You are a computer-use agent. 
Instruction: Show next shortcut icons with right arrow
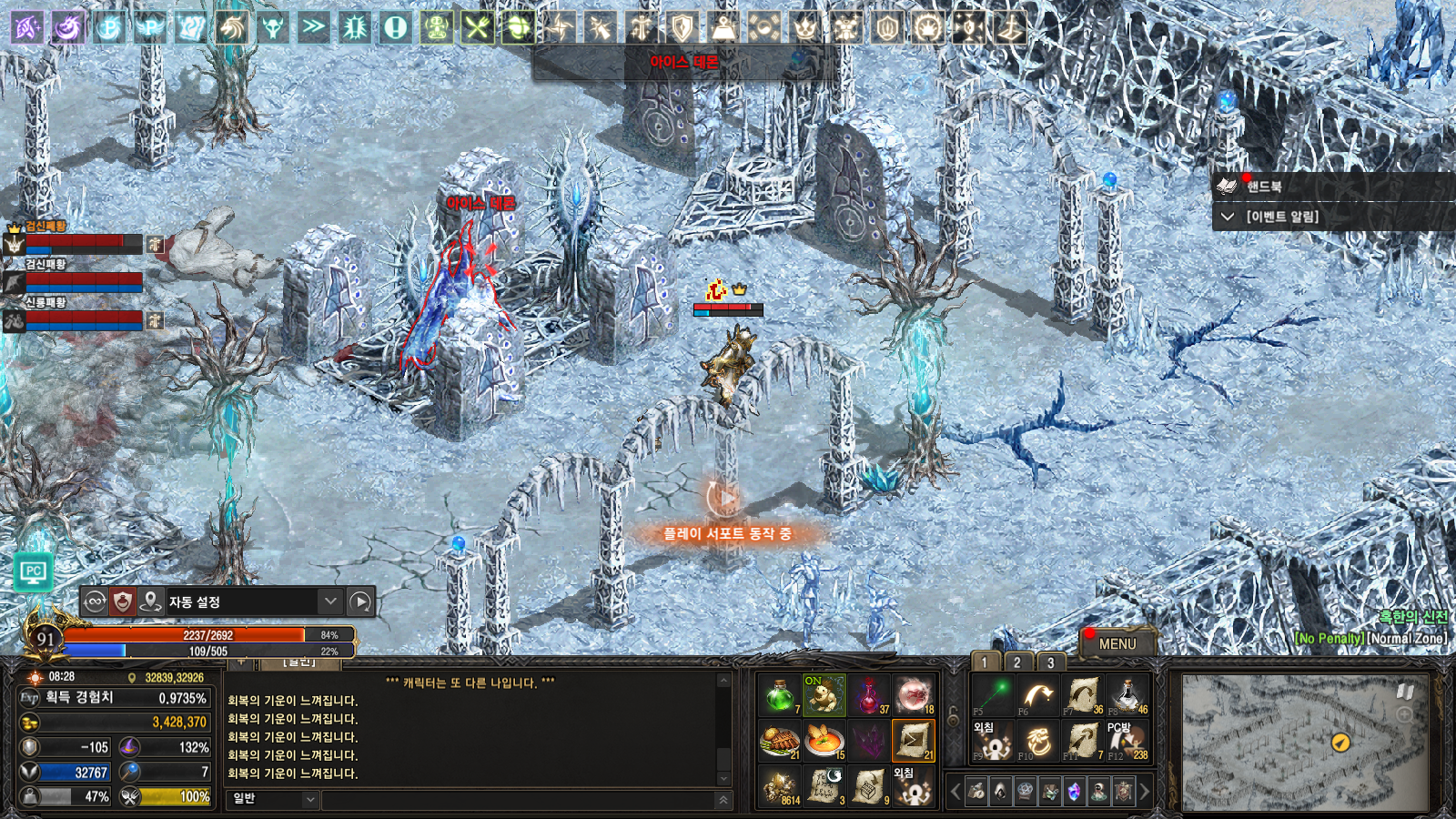pyautogui.click(x=1145, y=792)
